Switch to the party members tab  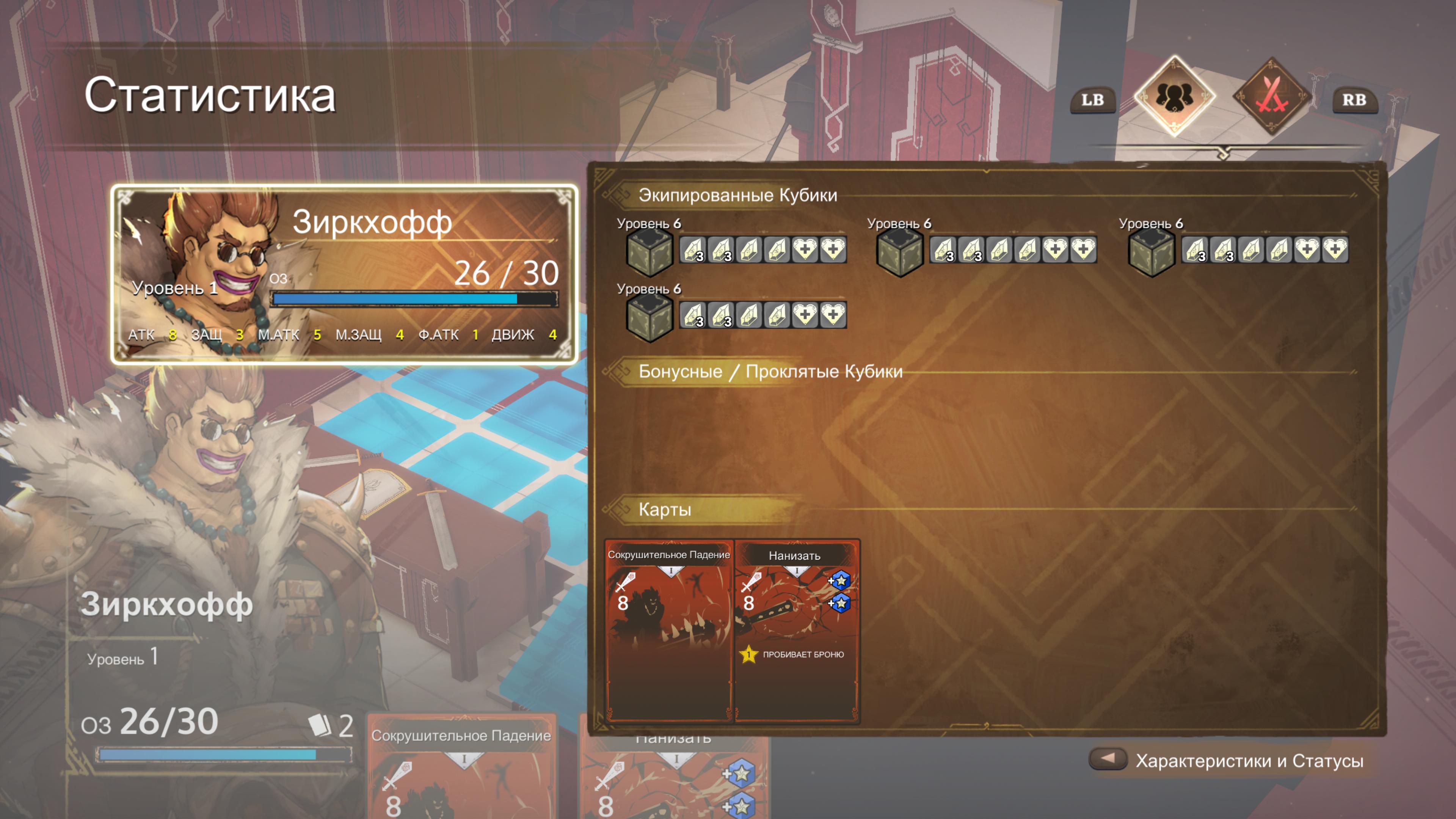click(1174, 96)
